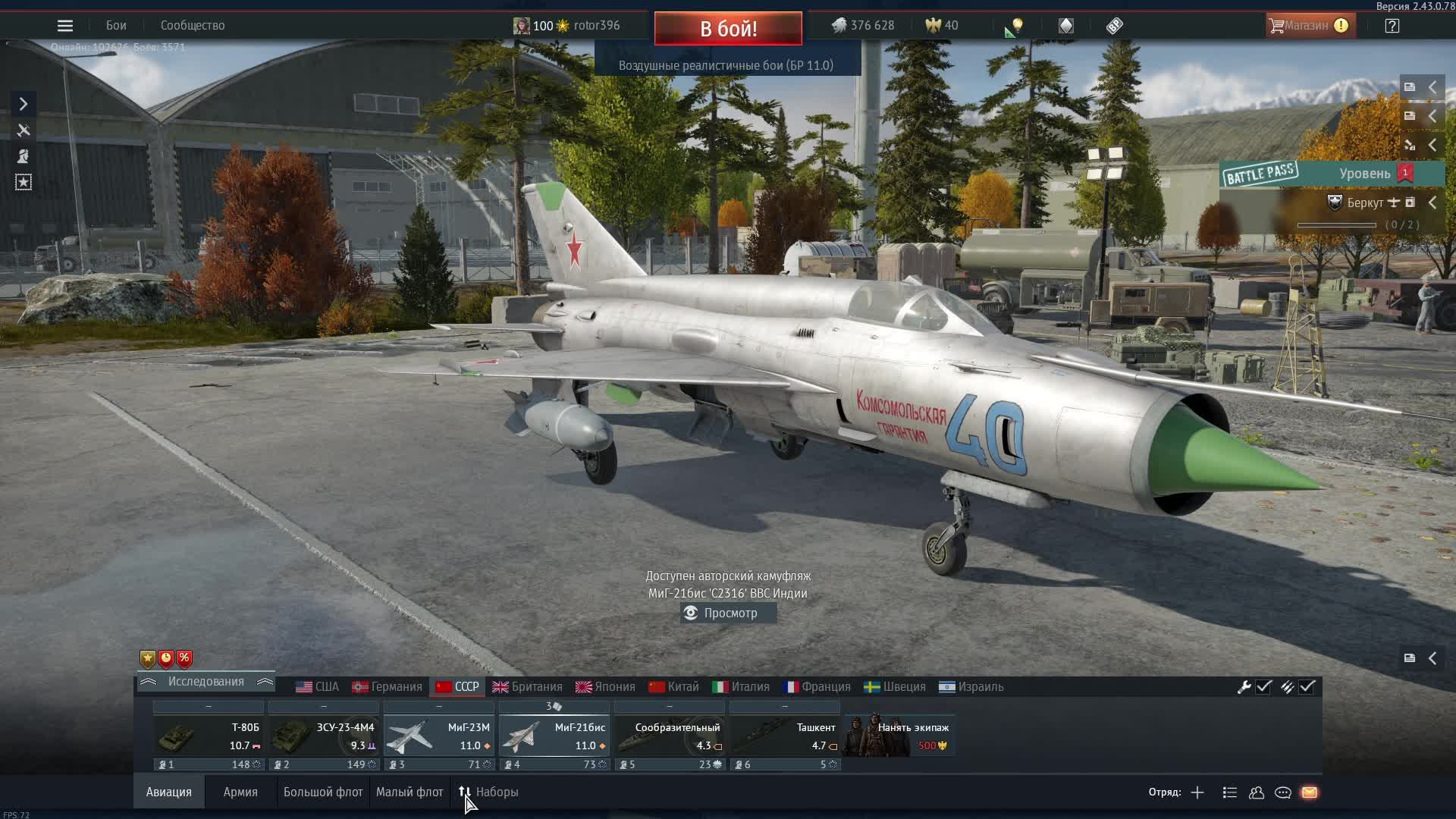Open the Исследования research tree

click(x=206, y=682)
